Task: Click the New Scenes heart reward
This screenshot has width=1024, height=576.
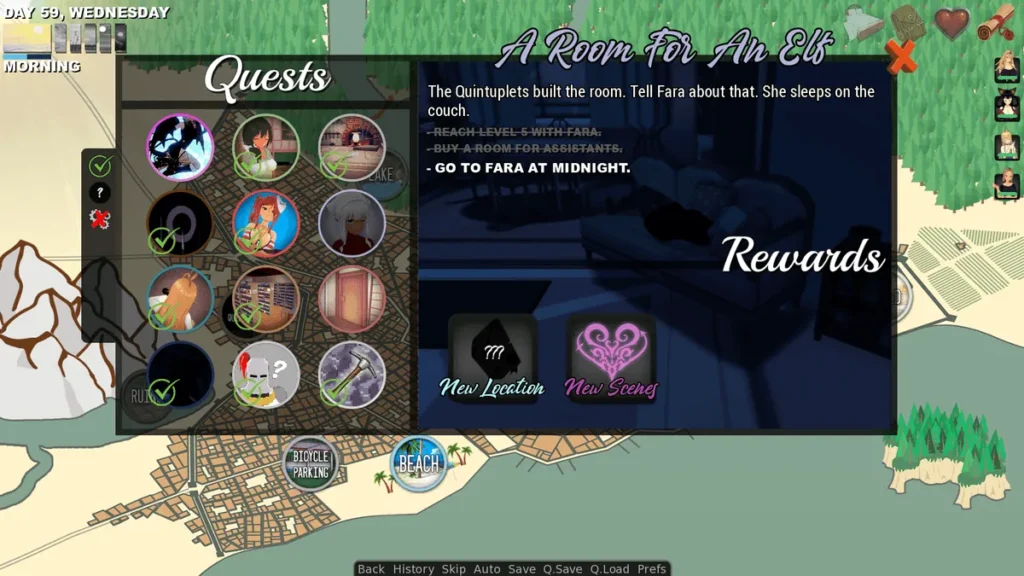Action: tap(611, 351)
